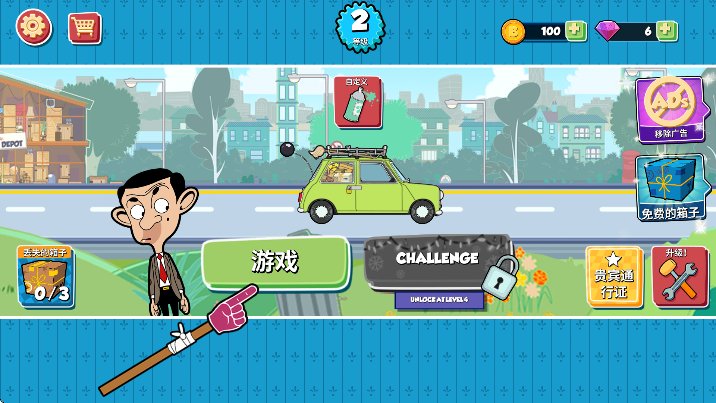Tap the green 游戏 play button
This screenshot has height=403, width=716.
(275, 262)
